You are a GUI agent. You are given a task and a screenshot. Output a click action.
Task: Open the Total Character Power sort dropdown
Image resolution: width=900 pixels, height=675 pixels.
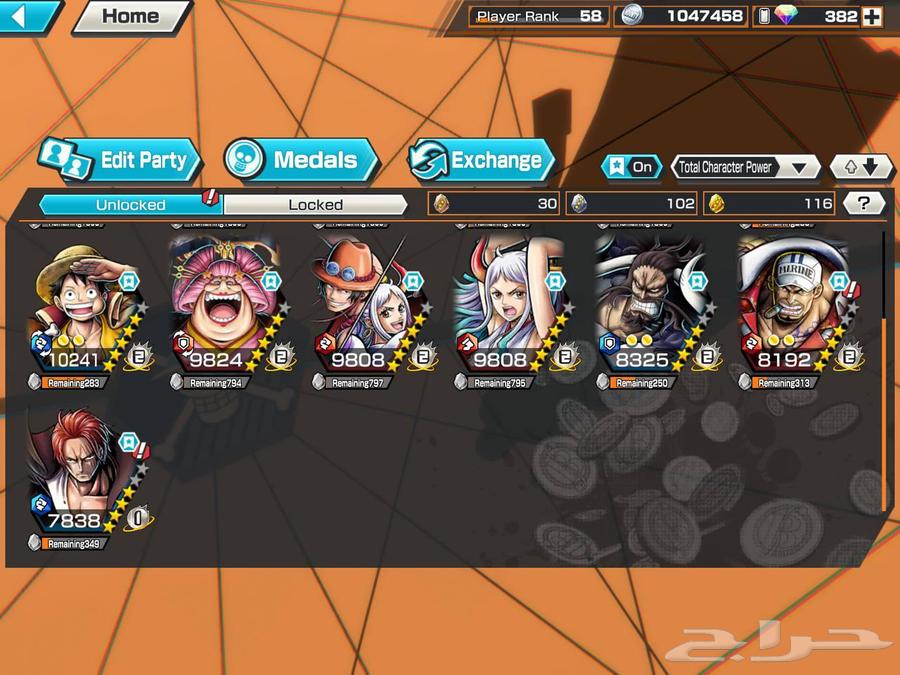click(745, 167)
